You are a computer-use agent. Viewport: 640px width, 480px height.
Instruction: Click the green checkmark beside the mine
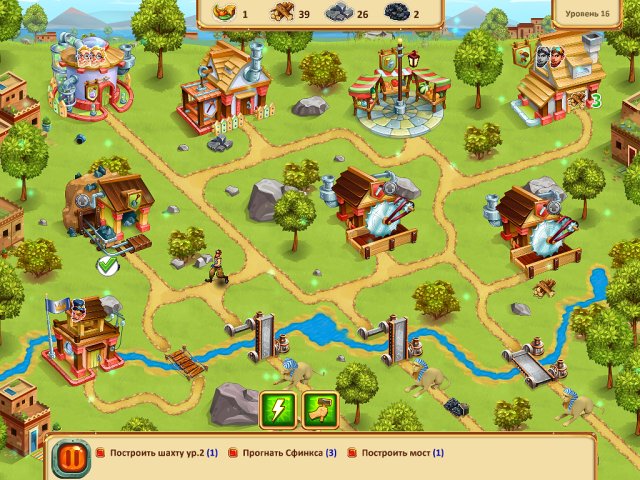[108, 264]
